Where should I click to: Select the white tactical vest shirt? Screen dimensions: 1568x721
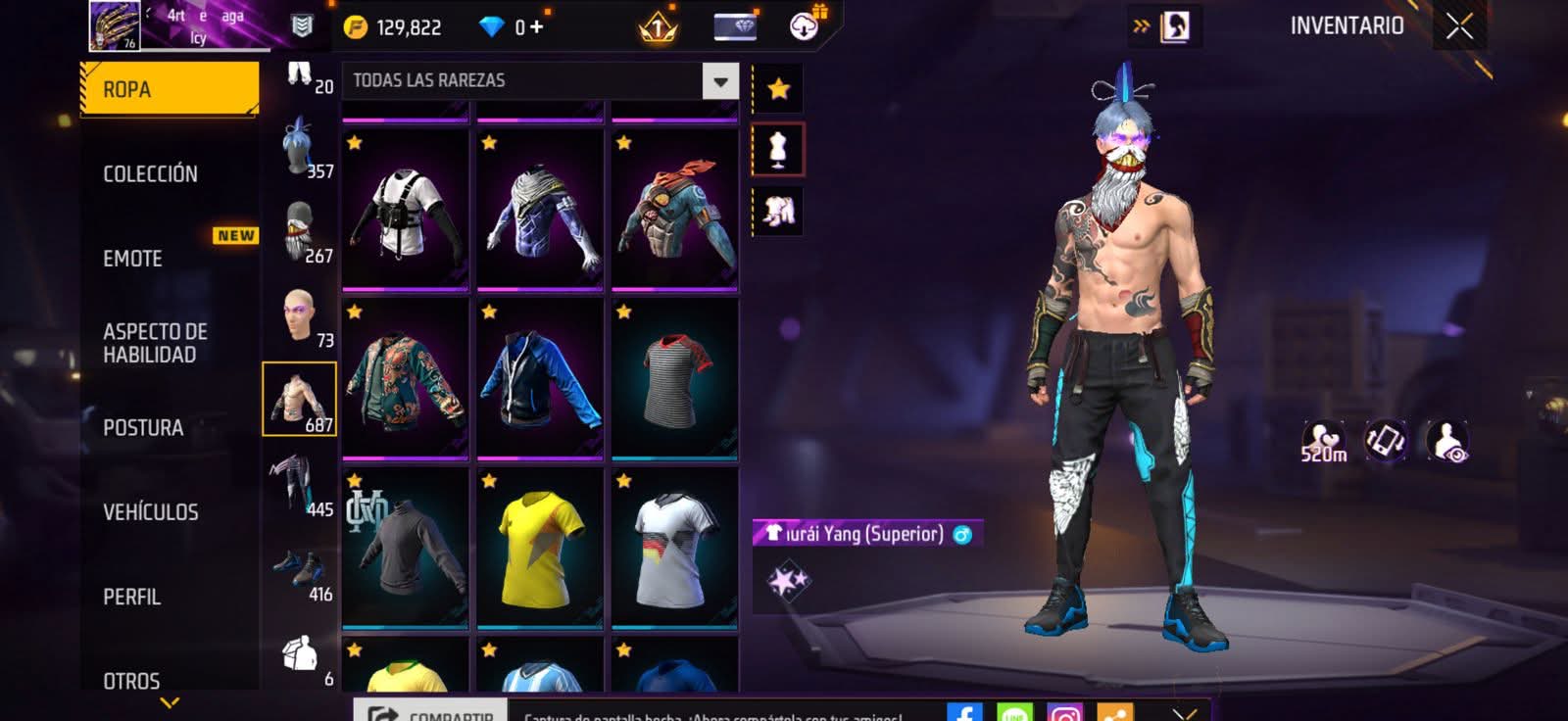coord(405,211)
